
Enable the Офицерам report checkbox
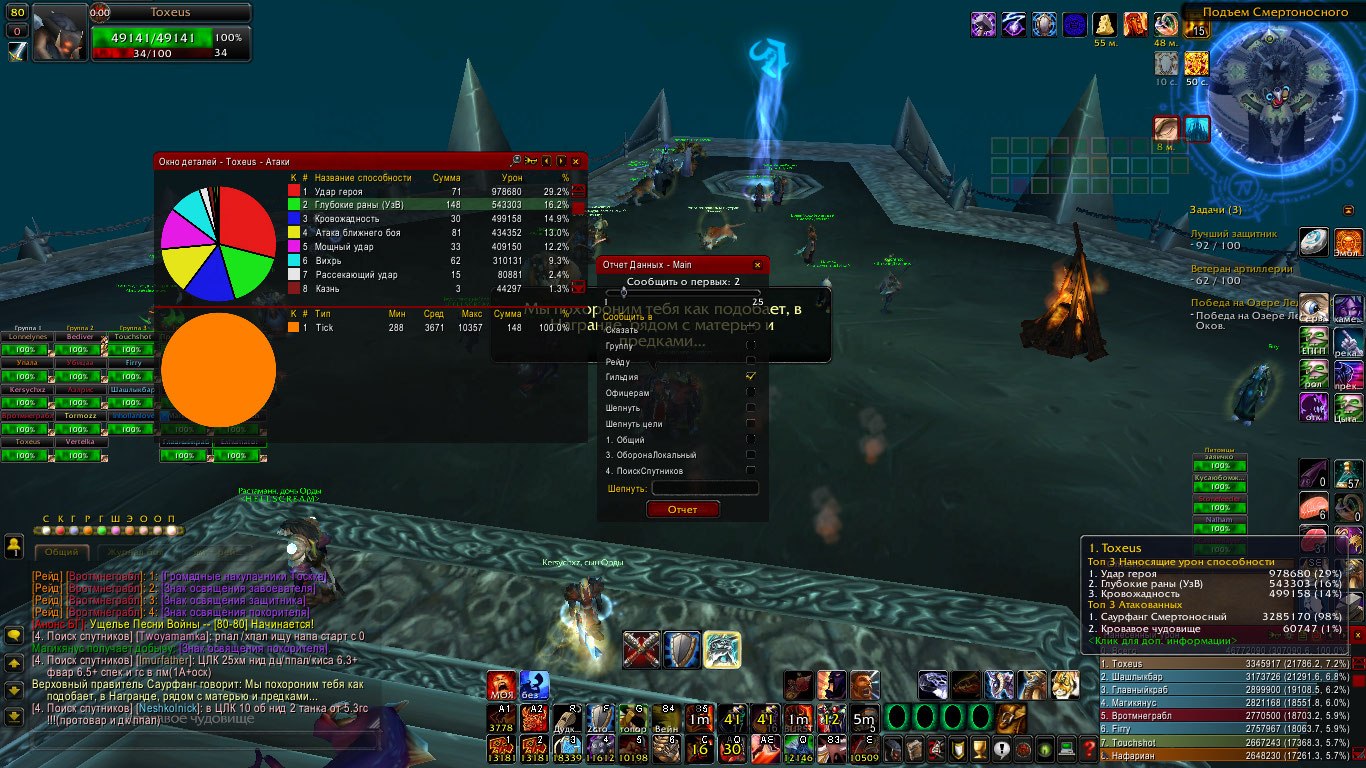751,393
